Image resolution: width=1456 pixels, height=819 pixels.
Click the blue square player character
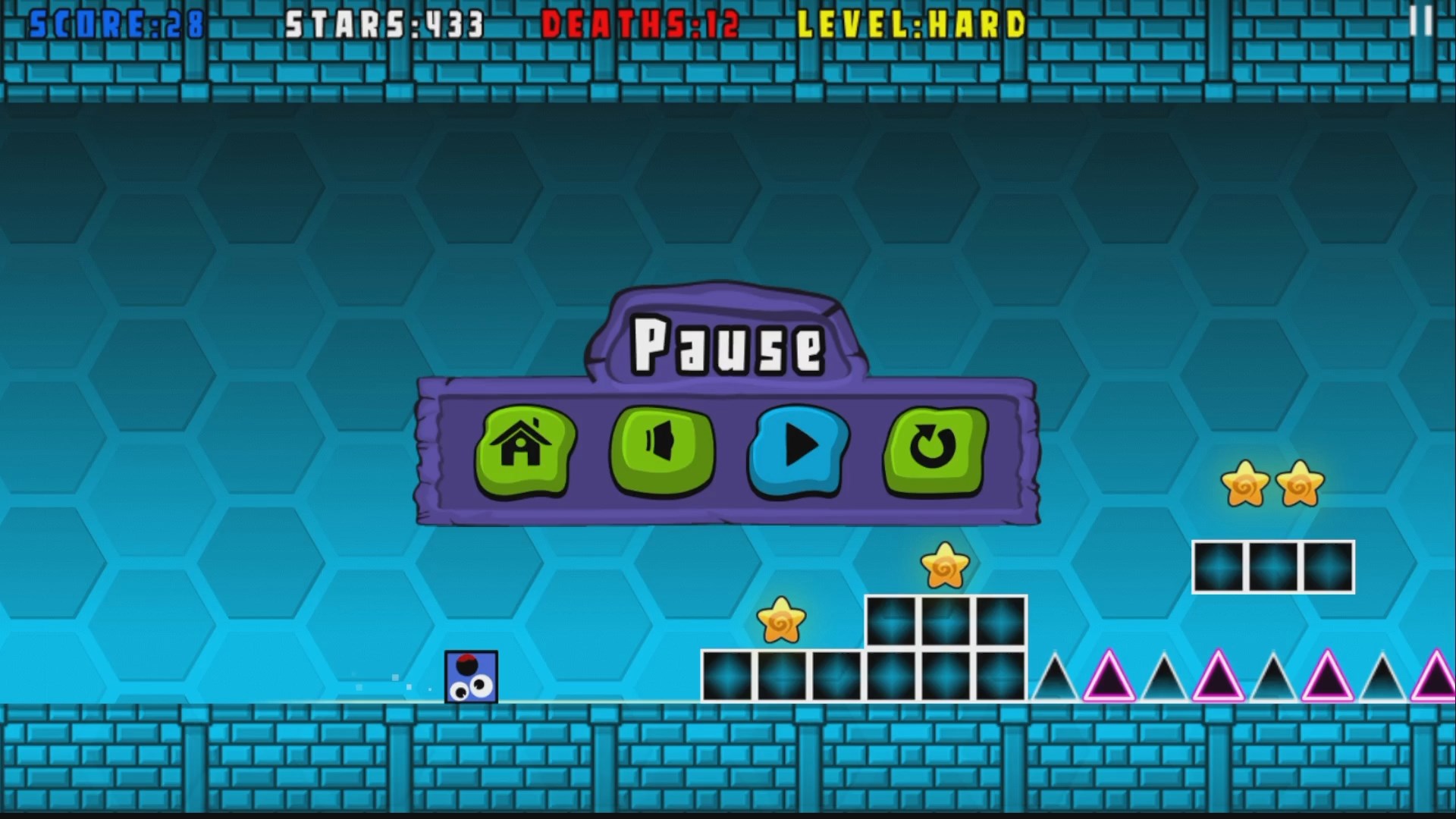pos(471,677)
